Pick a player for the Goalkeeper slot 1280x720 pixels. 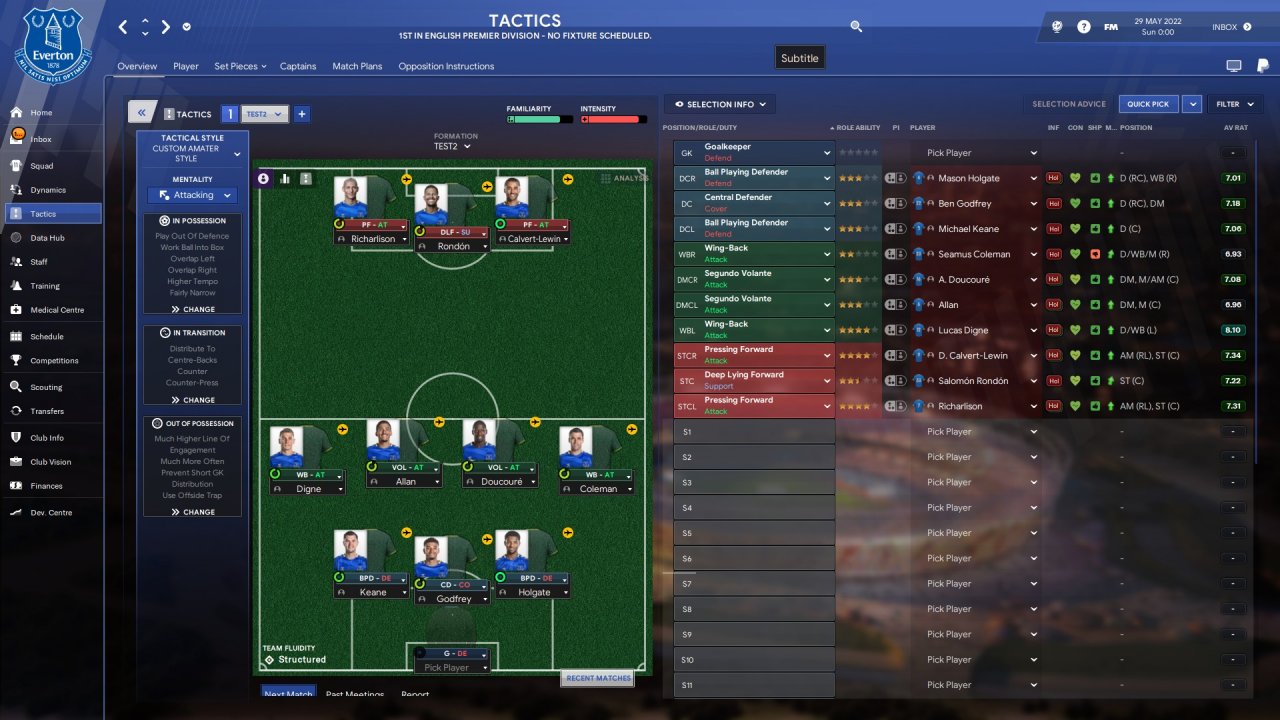[x=980, y=153]
